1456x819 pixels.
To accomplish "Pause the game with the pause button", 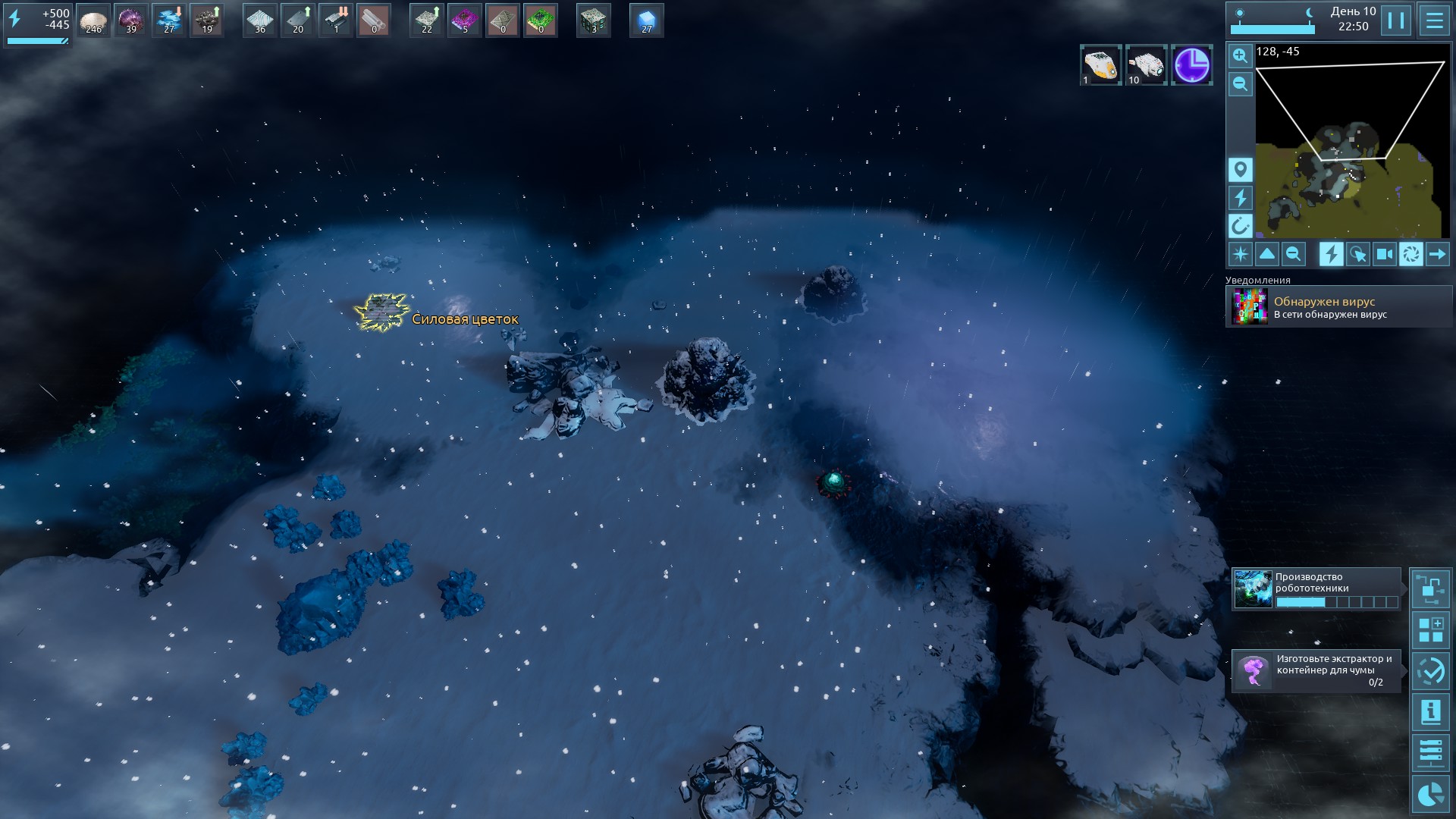I will coord(1395,20).
